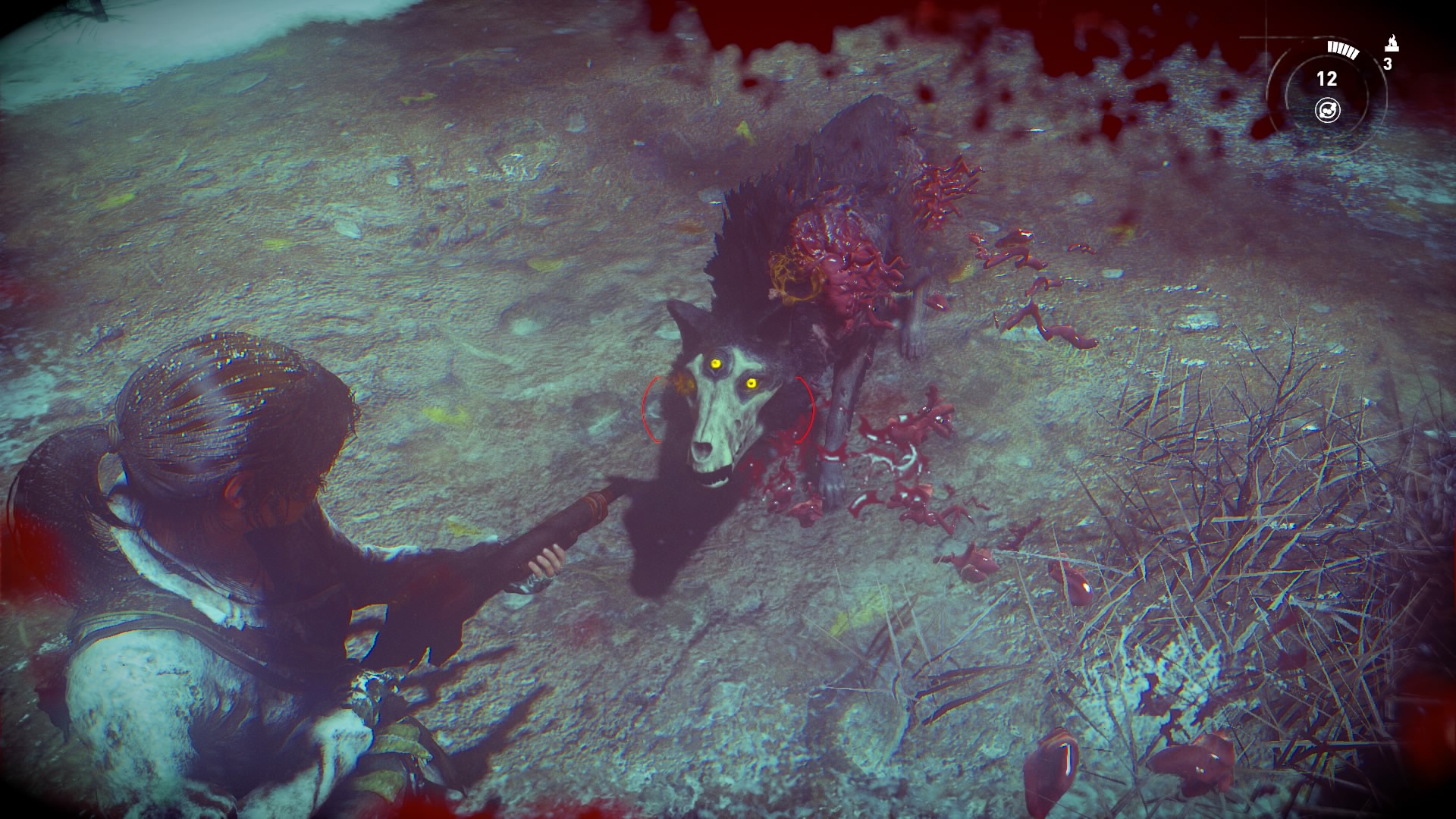Screen dimensions: 1456x819
Task: Click the fire arrow indicator icon
Action: (x=1392, y=42)
